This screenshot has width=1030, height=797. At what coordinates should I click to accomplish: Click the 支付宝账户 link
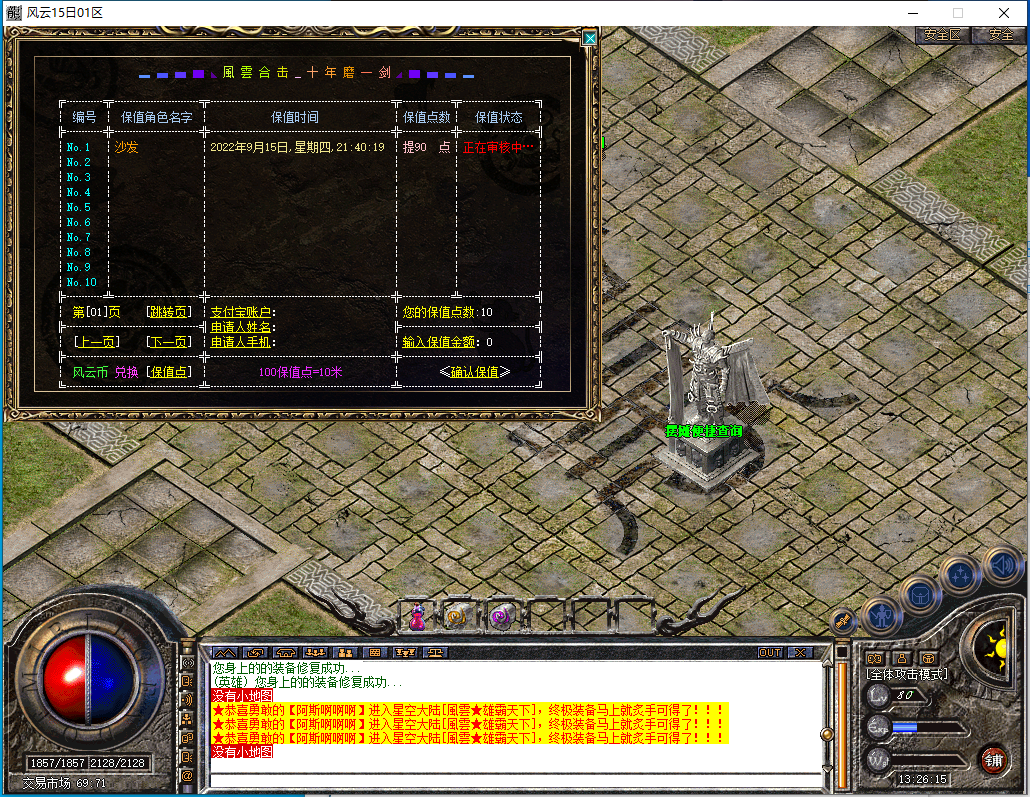[242, 312]
